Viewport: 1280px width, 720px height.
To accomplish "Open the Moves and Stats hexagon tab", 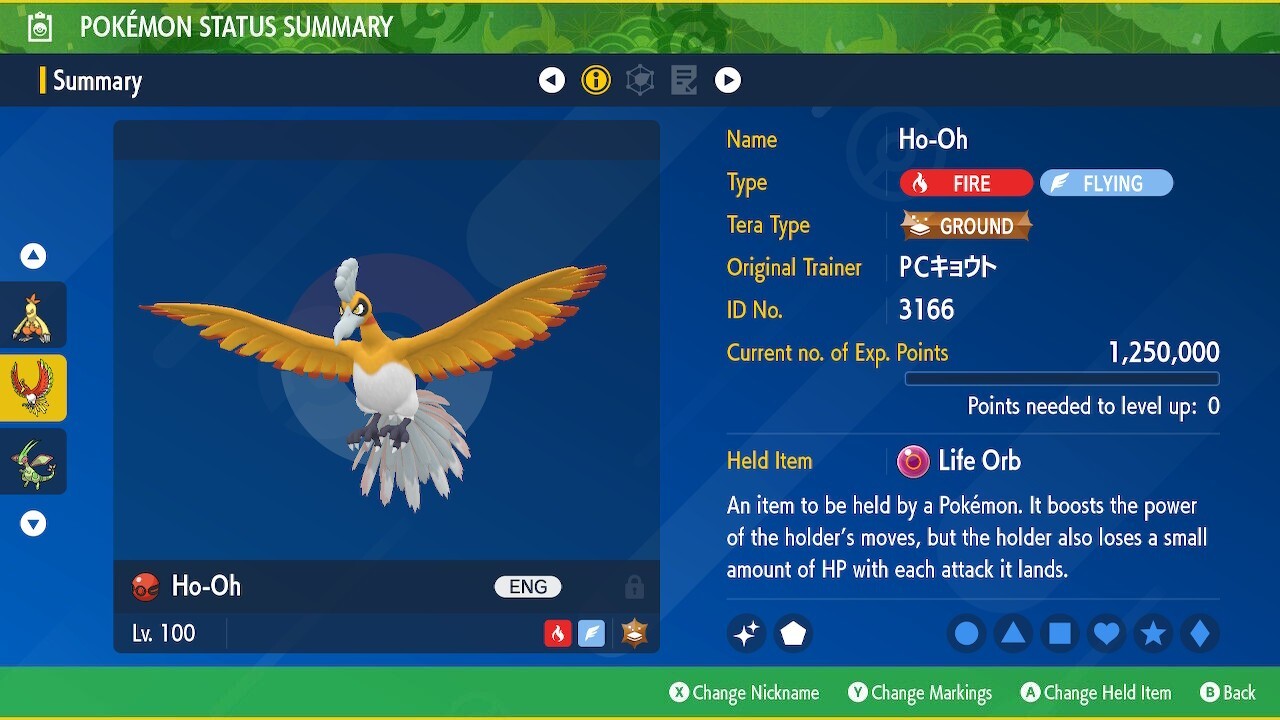I will pyautogui.click(x=640, y=80).
